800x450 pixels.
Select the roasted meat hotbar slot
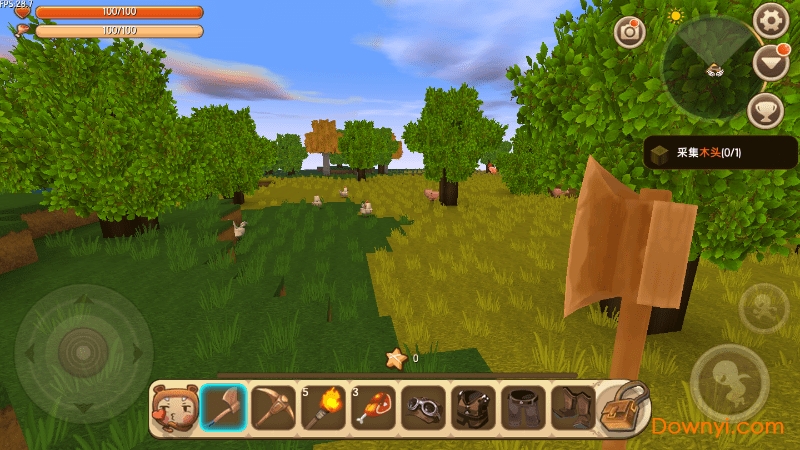coord(373,408)
